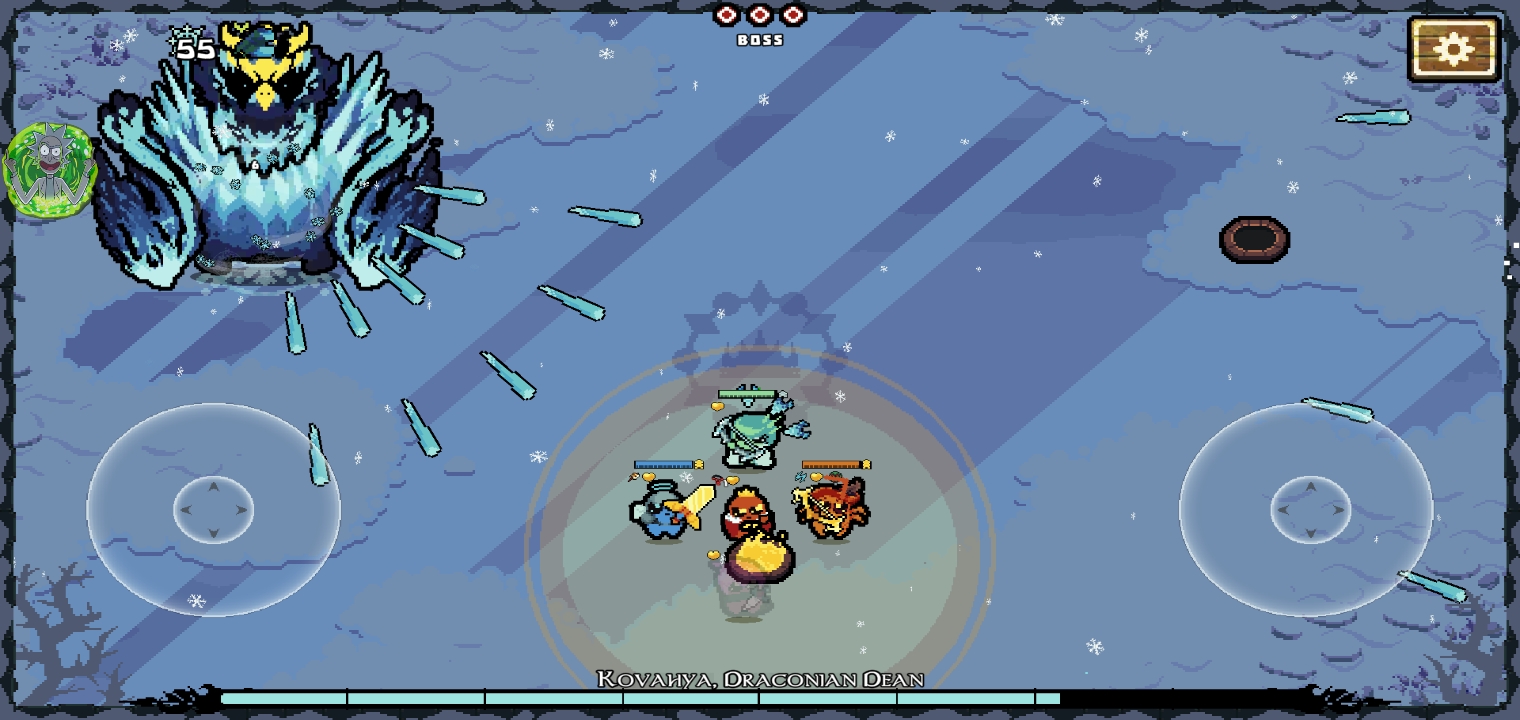Tap the left movement joystick
Screen dimensions: 1520x720
coord(213,510)
